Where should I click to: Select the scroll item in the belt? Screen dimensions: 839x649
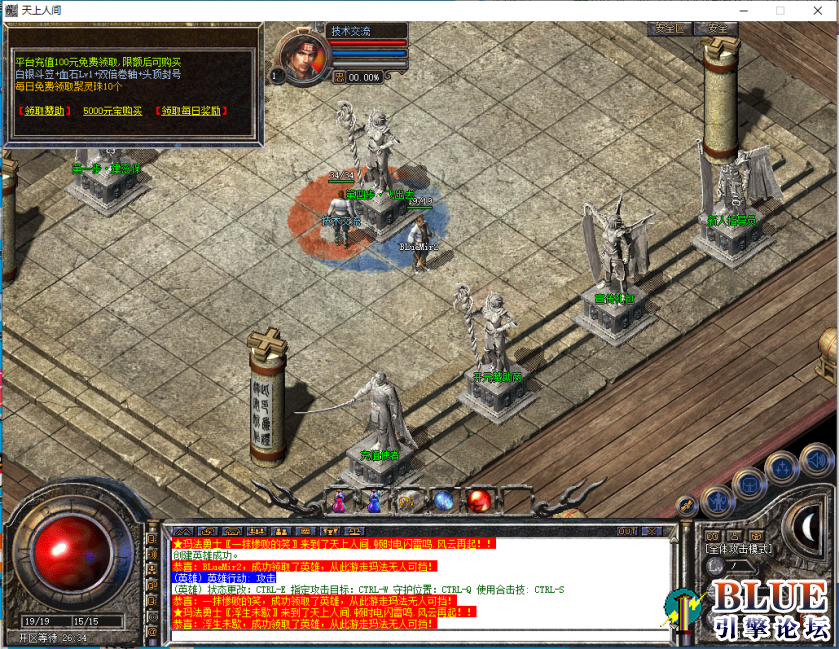tap(408, 500)
